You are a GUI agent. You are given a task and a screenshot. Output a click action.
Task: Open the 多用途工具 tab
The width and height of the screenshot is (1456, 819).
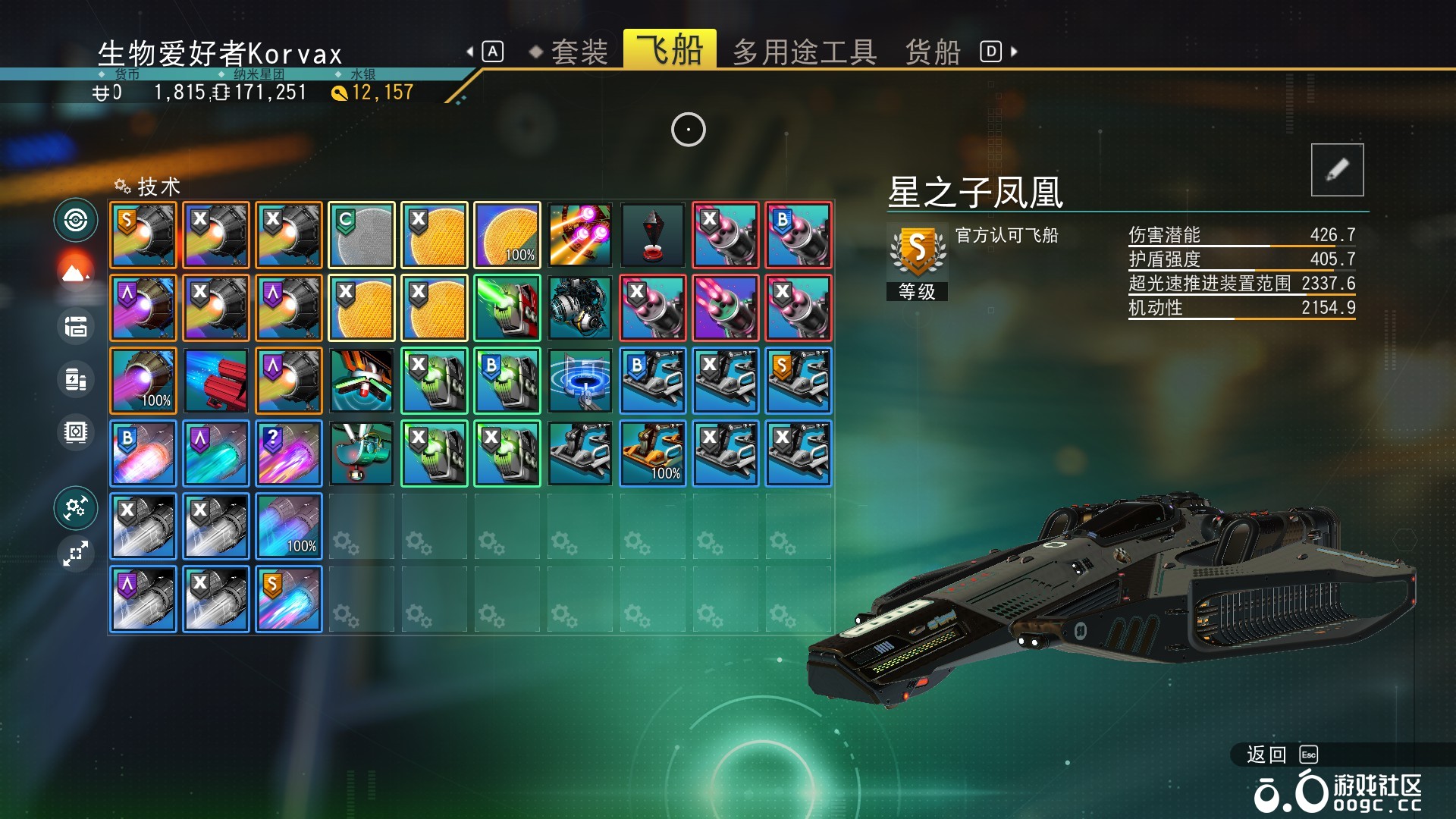[805, 52]
